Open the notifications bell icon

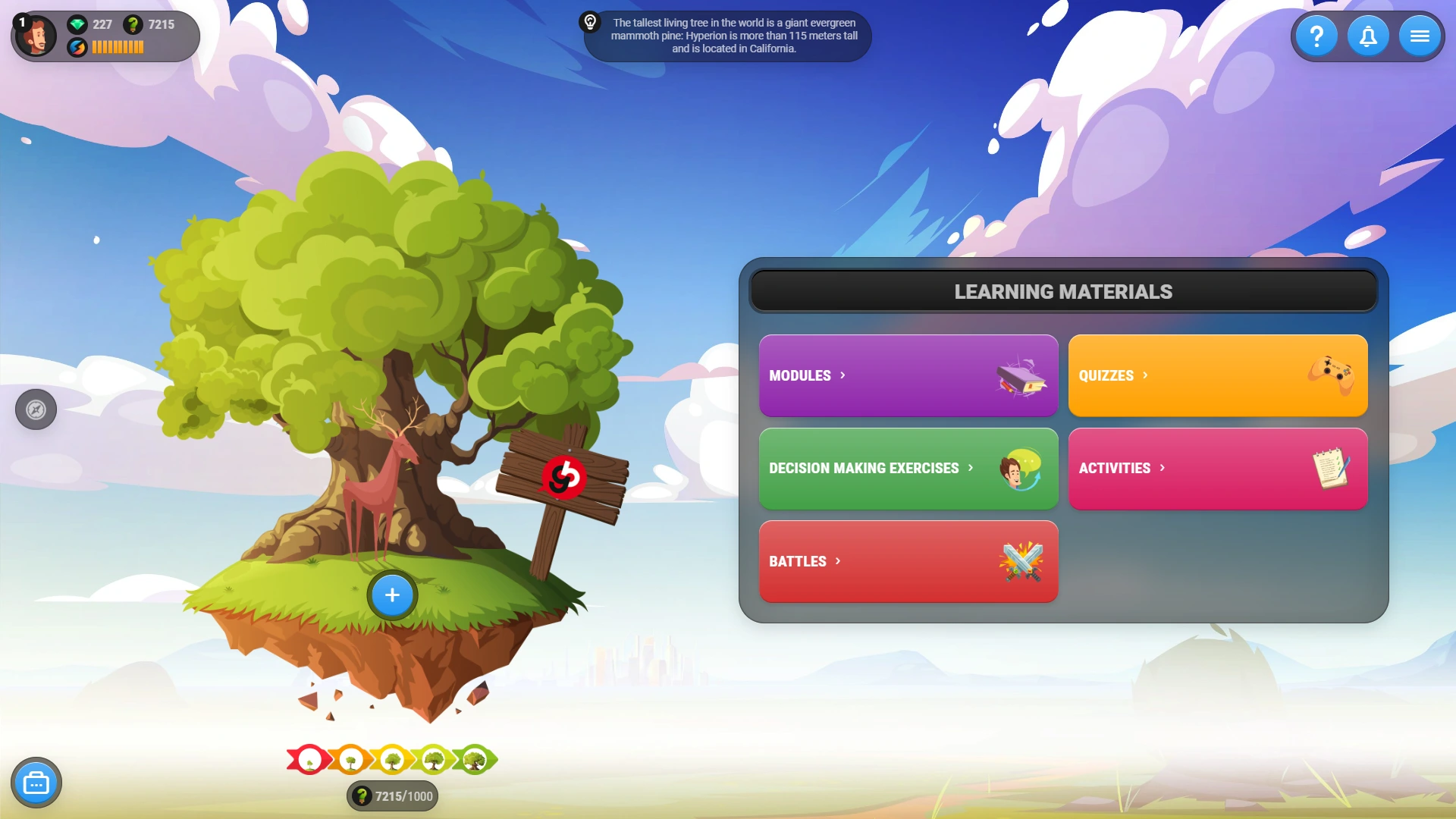point(1368,35)
